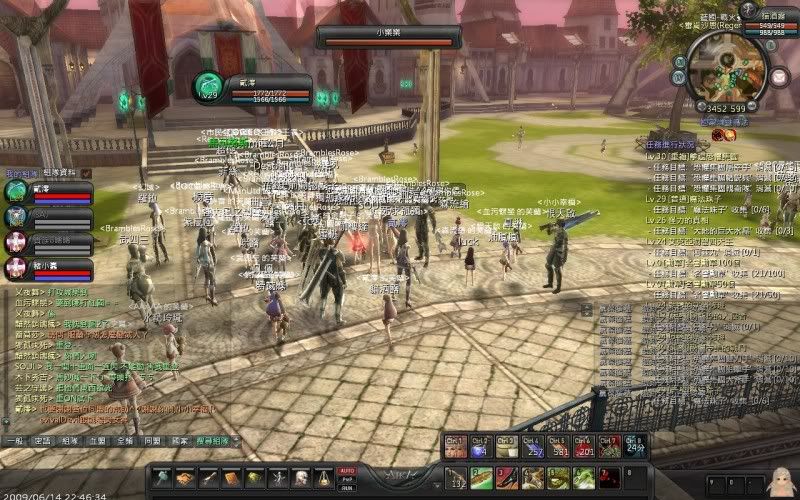Switch chat to the 密語 whisper tab
Screen dimensions: 800x500
click(41, 440)
